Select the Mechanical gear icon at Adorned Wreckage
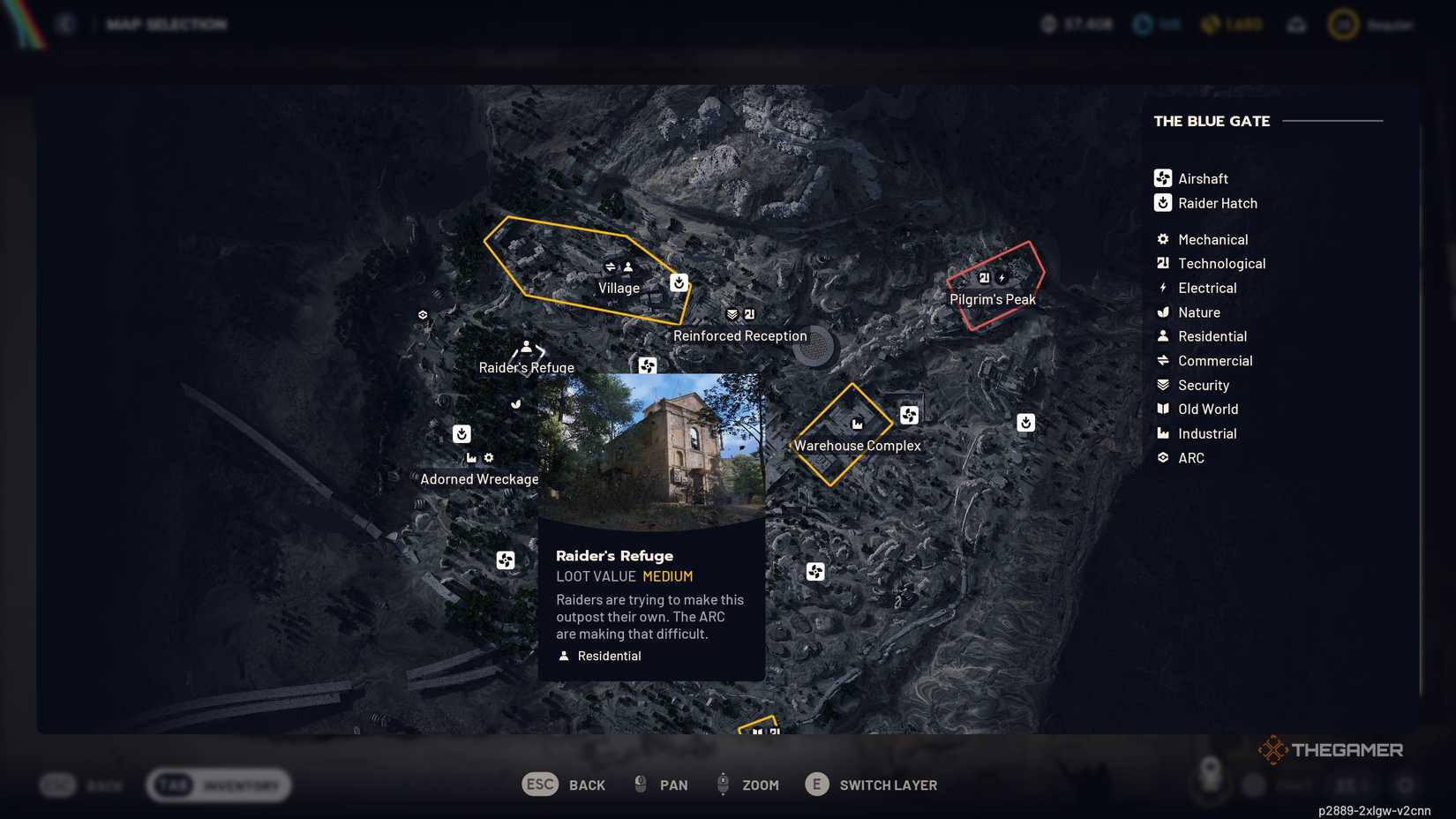 point(488,458)
